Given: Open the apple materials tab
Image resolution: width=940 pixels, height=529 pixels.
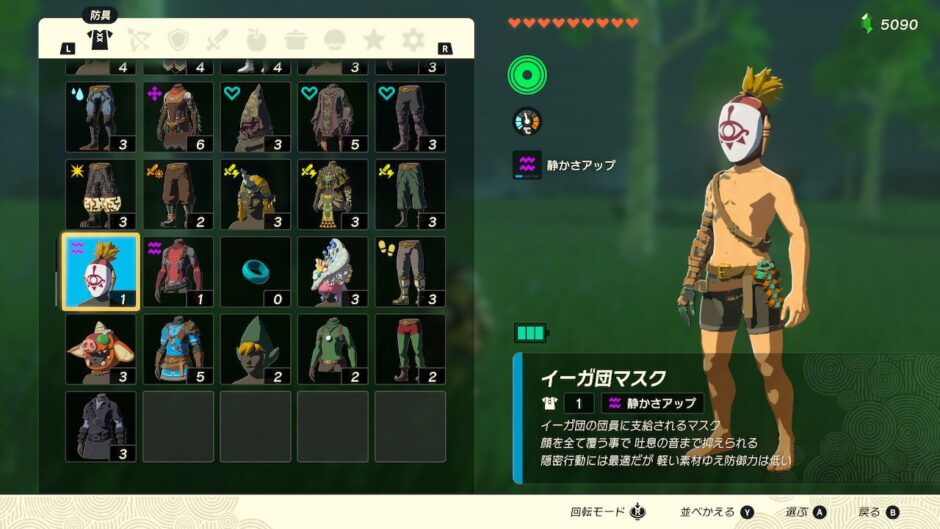Looking at the screenshot, I should (257, 40).
